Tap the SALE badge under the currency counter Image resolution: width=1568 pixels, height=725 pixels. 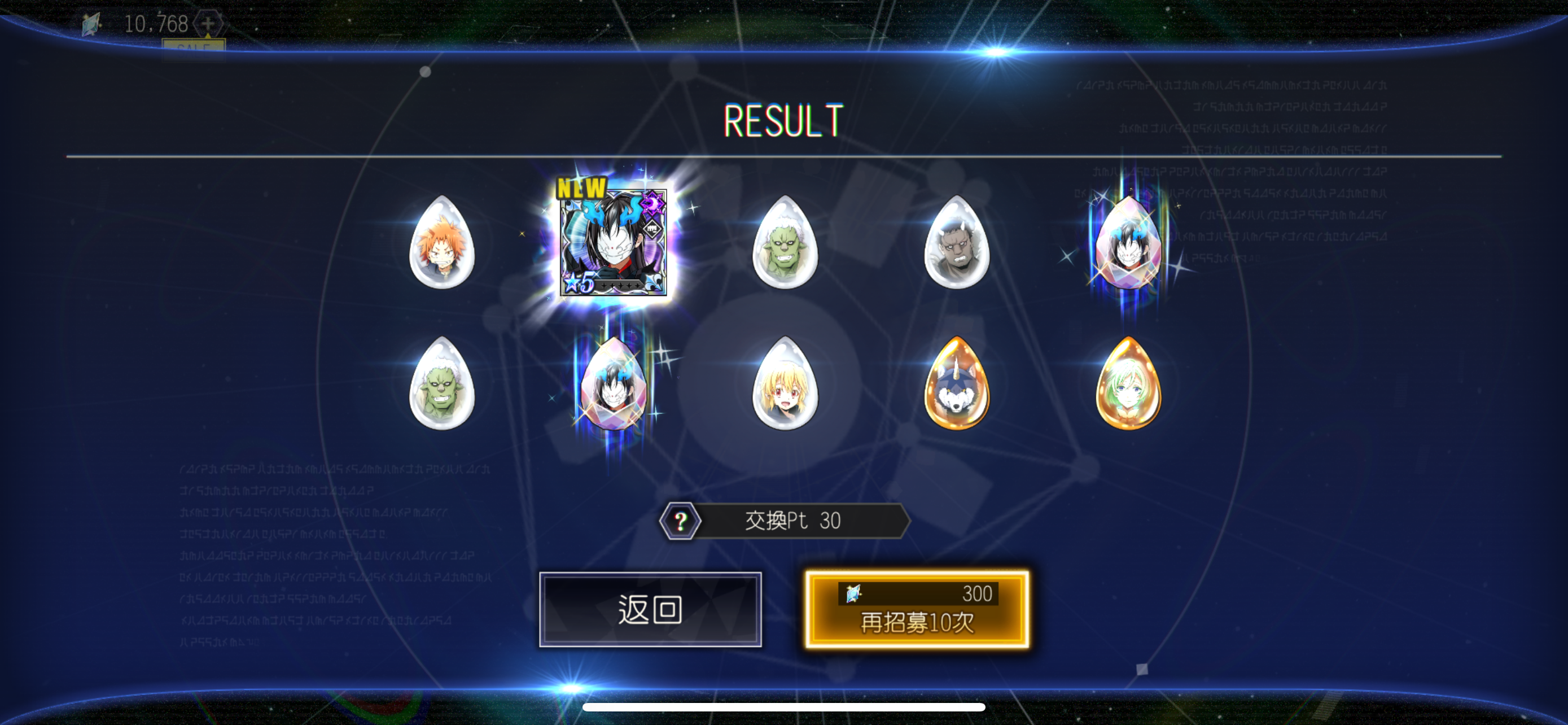pos(195,46)
